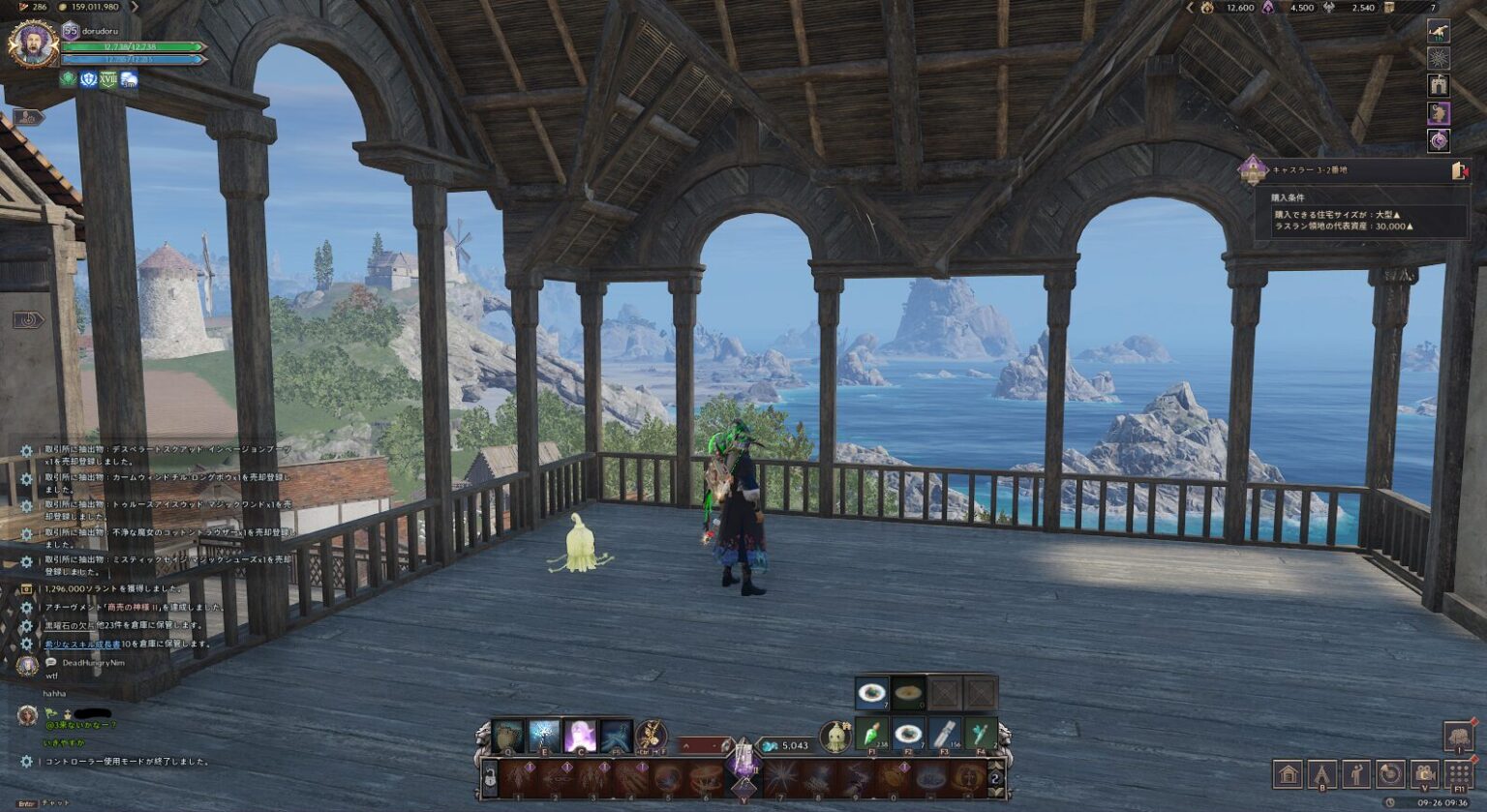Image resolution: width=1487 pixels, height=812 pixels.
Task: Activate the purple ghost skill on C
Action: tap(580, 737)
